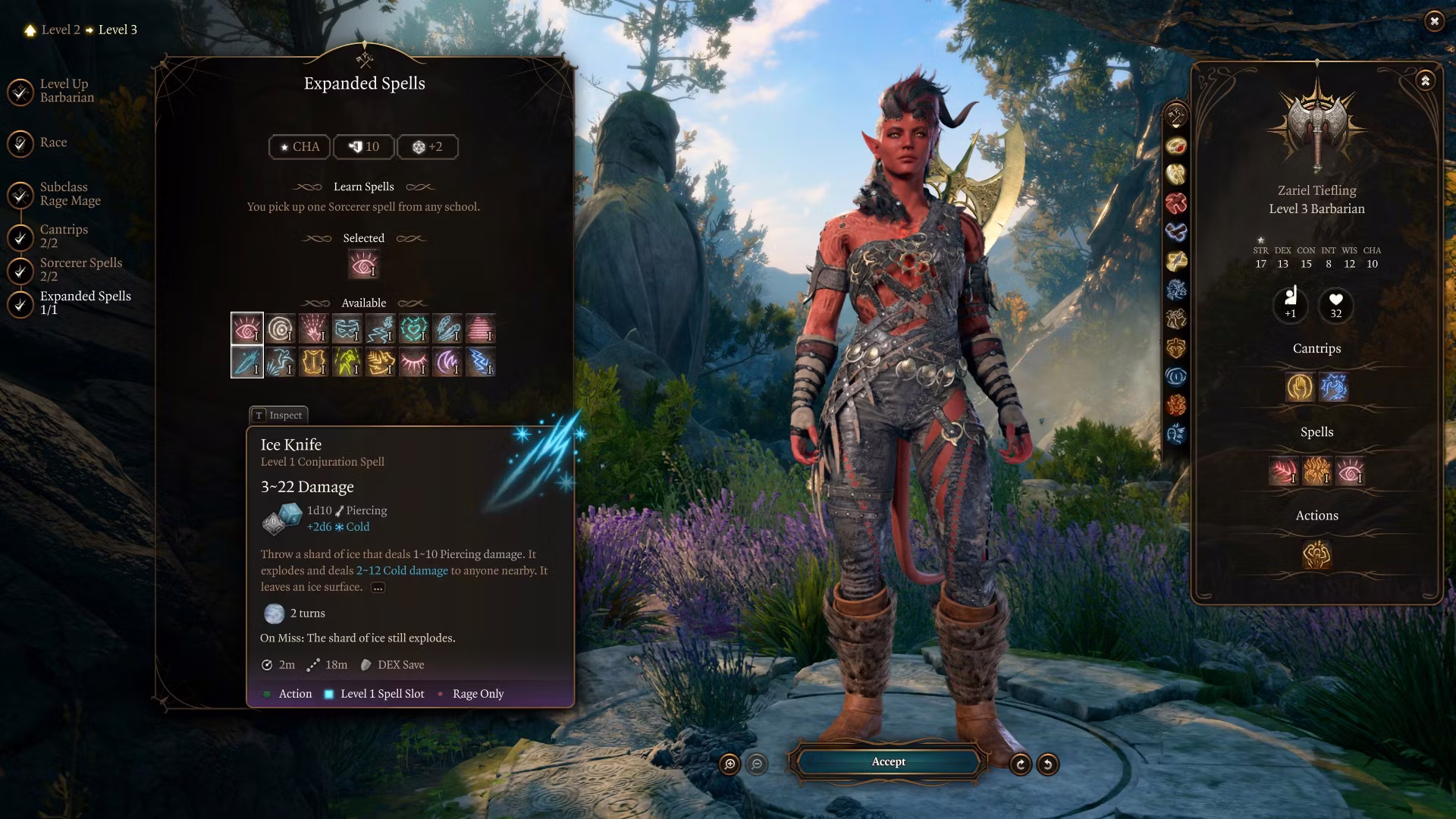Select the Race step in the sidebar
This screenshot has width=1456, height=819.
click(53, 143)
